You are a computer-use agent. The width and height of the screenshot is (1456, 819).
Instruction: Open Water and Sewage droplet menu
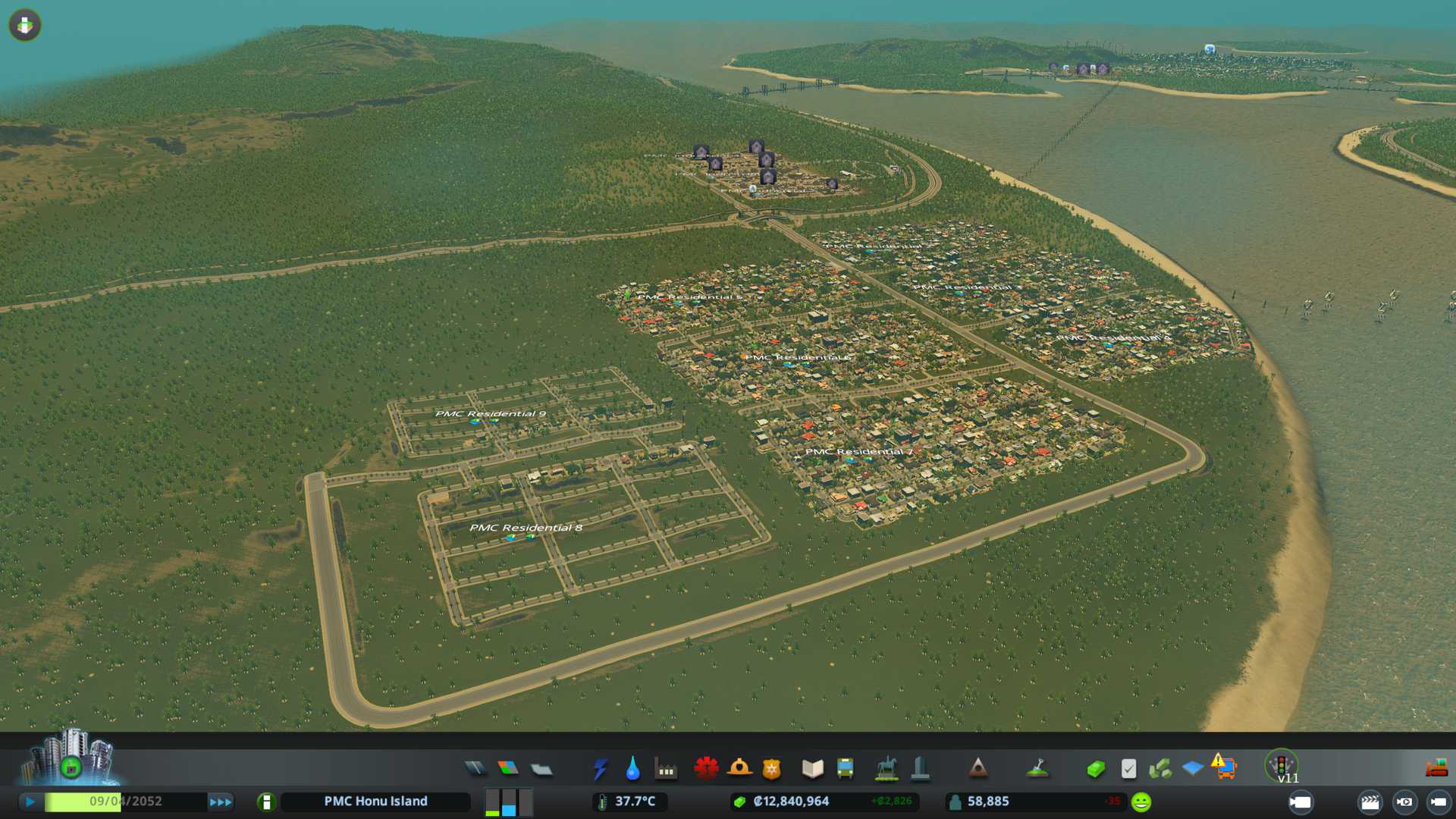click(632, 769)
